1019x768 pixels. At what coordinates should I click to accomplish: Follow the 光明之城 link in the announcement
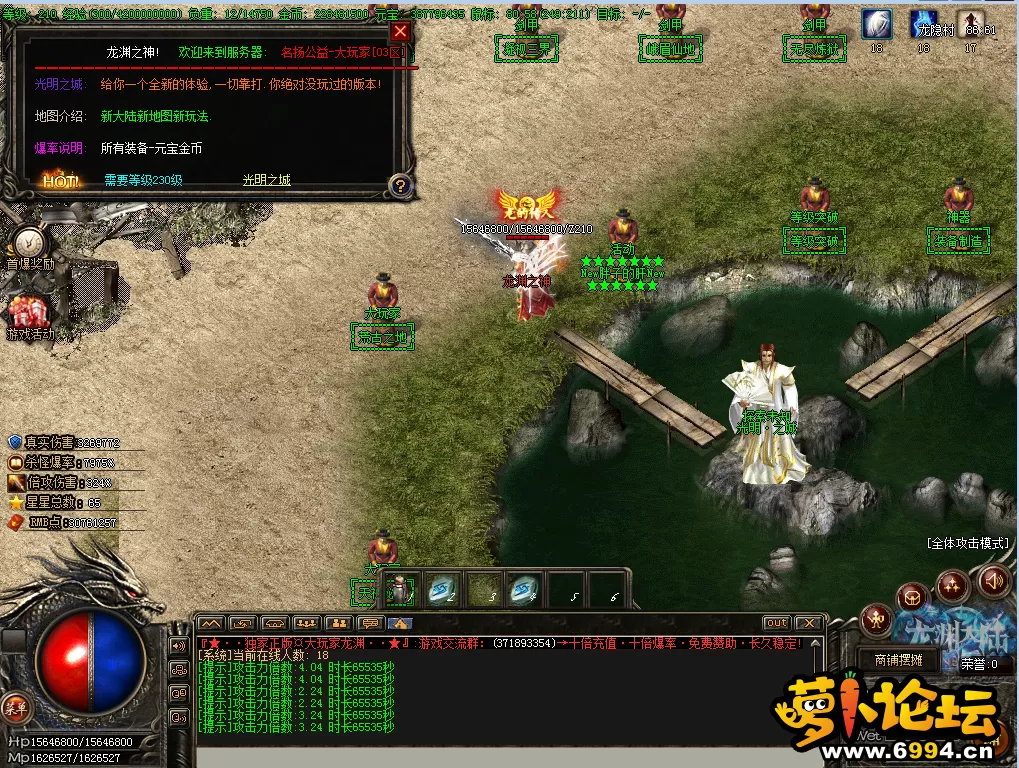click(266, 180)
